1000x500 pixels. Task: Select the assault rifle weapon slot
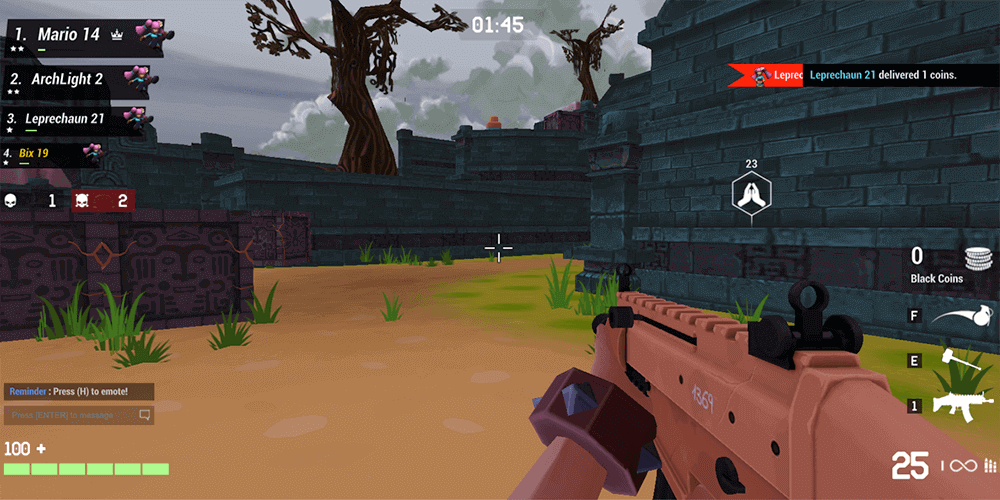pos(961,405)
